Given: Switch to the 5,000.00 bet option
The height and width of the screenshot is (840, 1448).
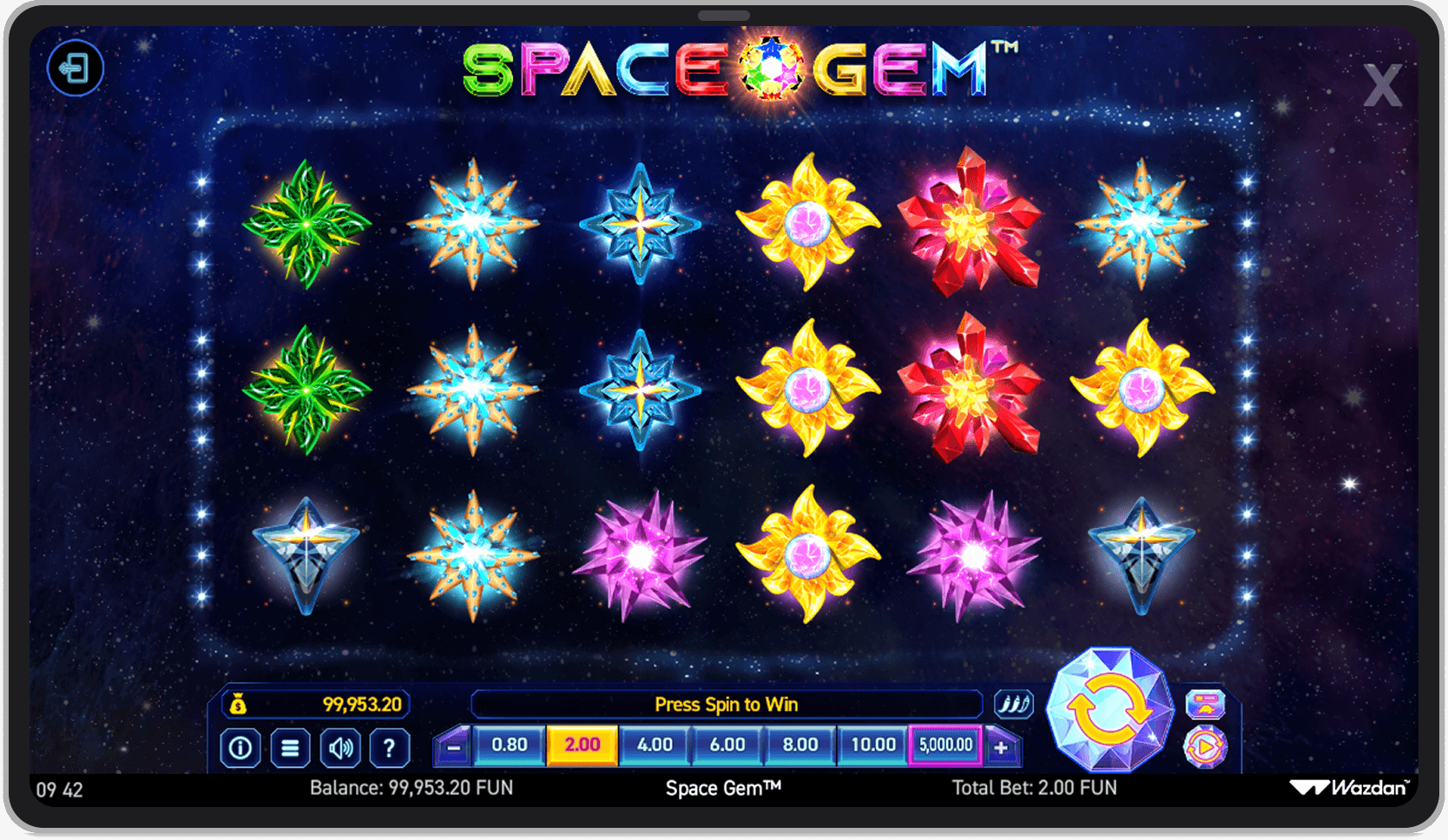Looking at the screenshot, I should tap(944, 745).
